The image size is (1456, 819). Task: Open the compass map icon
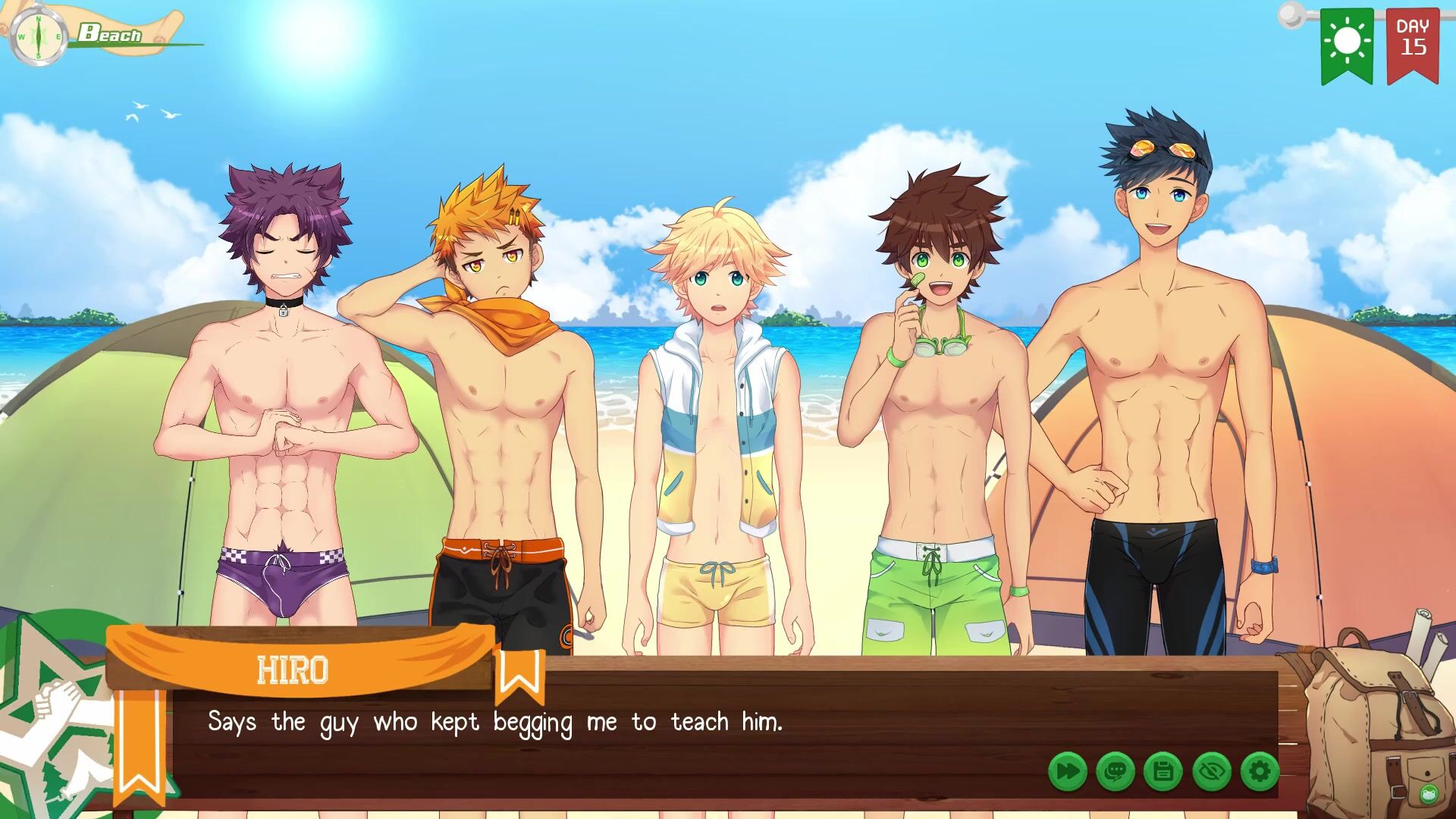[38, 36]
